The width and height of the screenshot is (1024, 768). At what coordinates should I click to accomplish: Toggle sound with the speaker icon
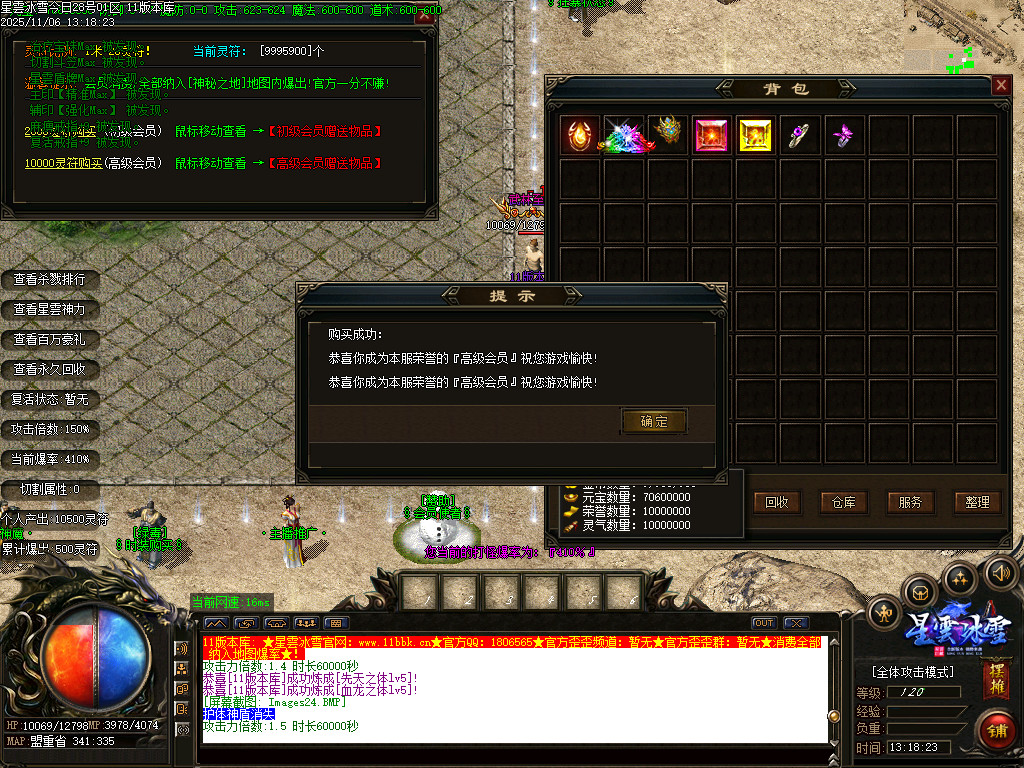point(1000,573)
